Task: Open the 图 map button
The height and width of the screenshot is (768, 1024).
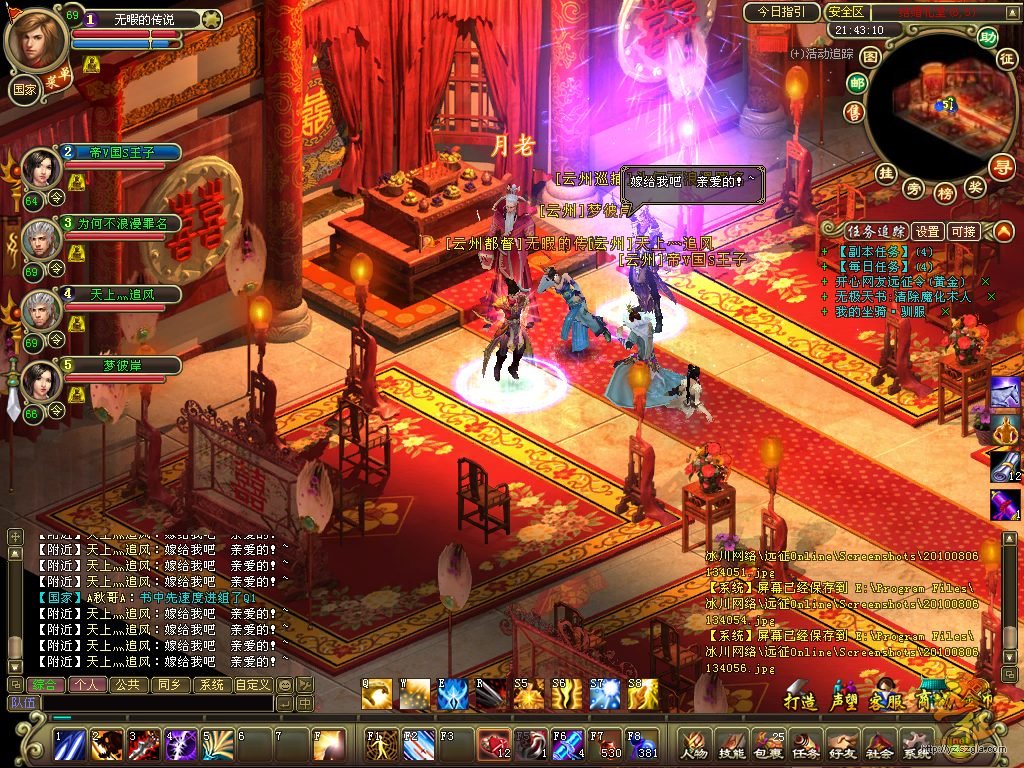Action: pyautogui.click(x=870, y=57)
